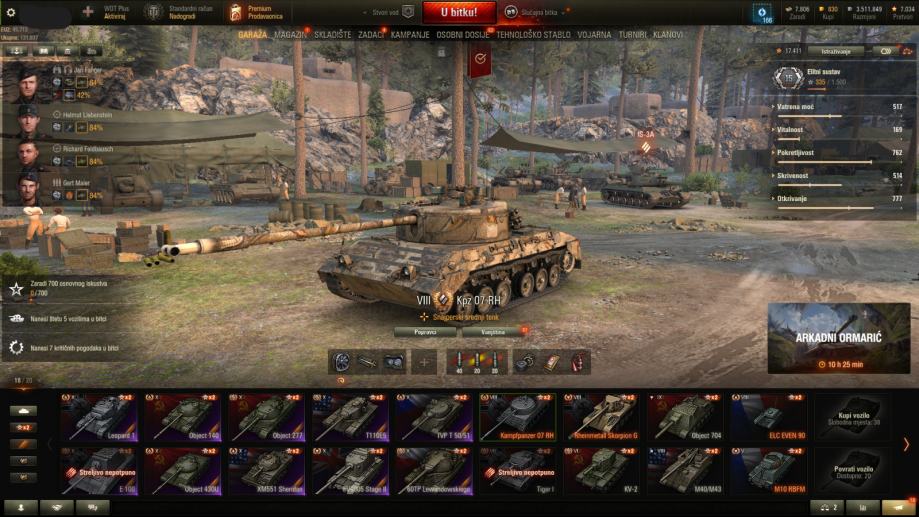Pick the KV-2 tank from the carousel

[x=604, y=471]
